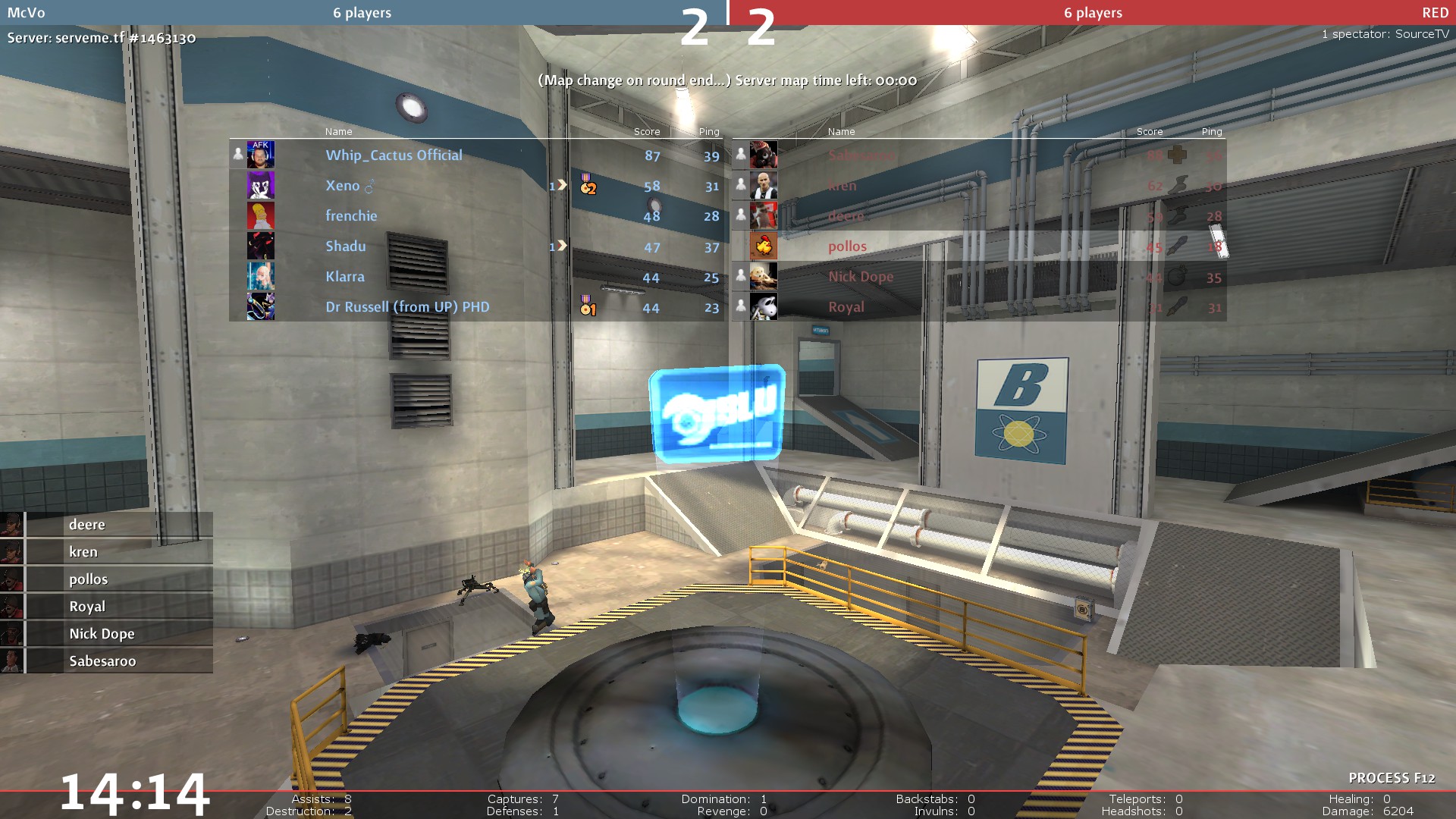Select pollos in the RED scoreboard
The image size is (1456, 819).
(x=847, y=246)
